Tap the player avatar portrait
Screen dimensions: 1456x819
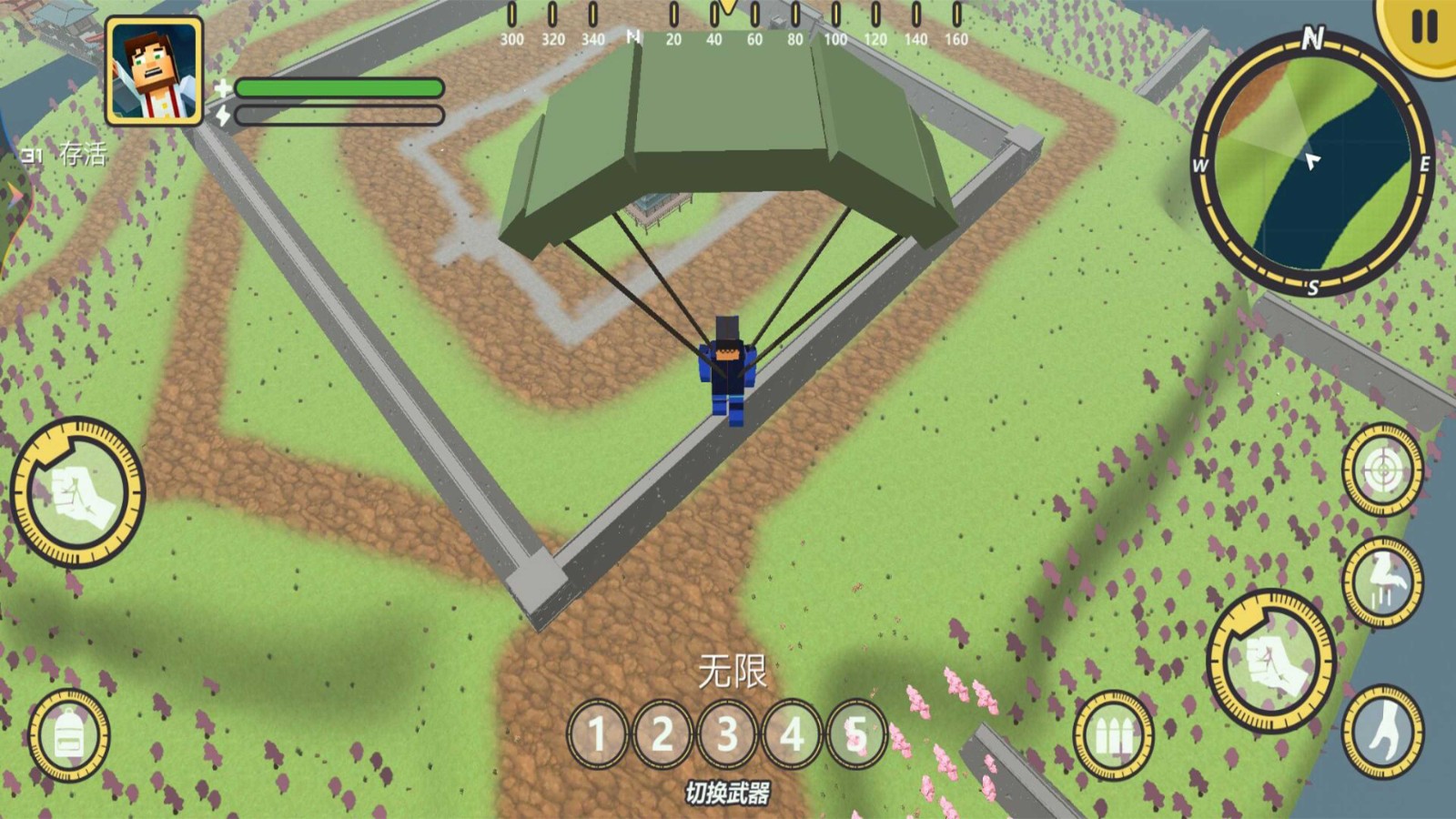click(154, 71)
